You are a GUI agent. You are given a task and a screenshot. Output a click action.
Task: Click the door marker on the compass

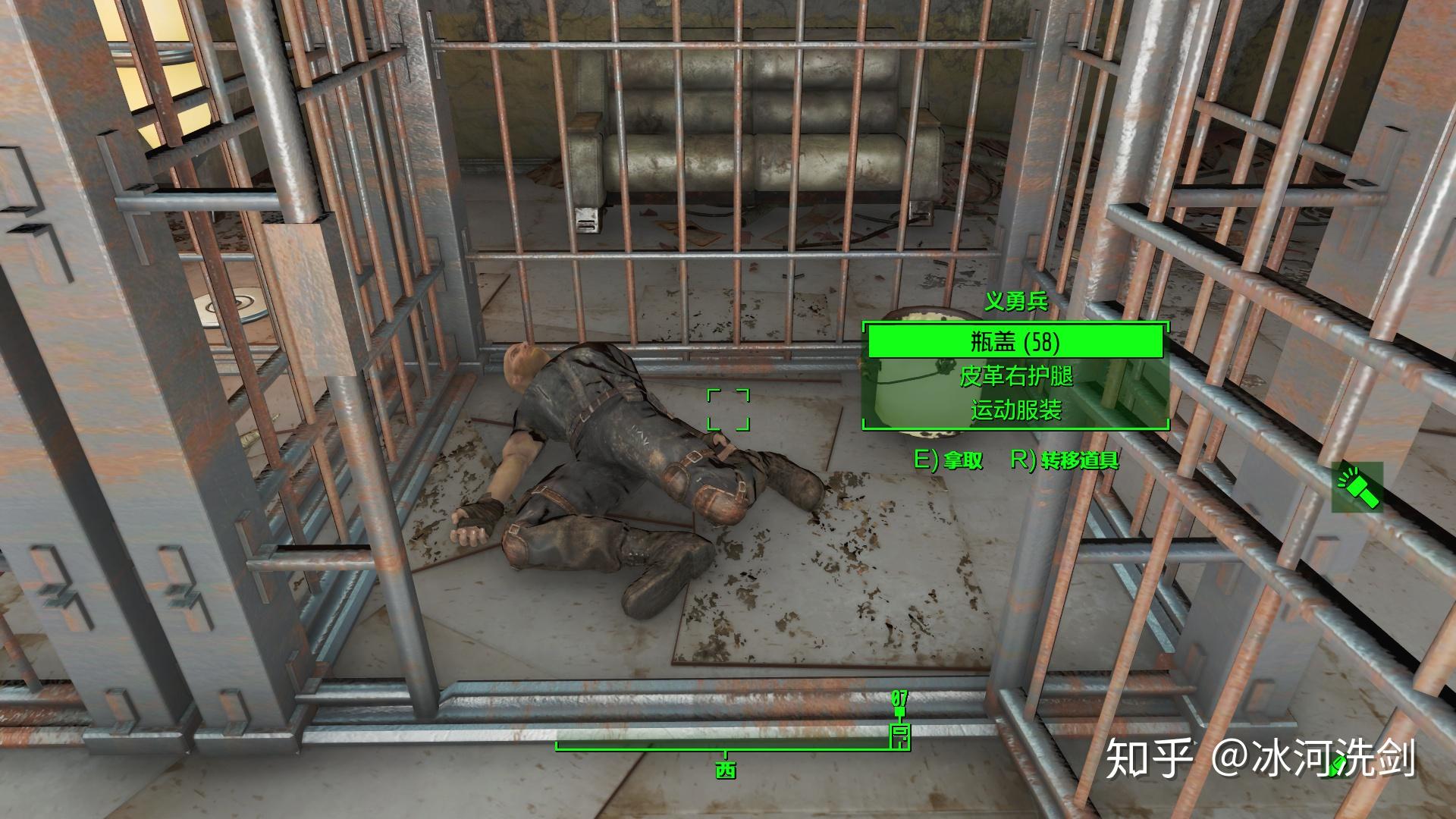tap(900, 734)
